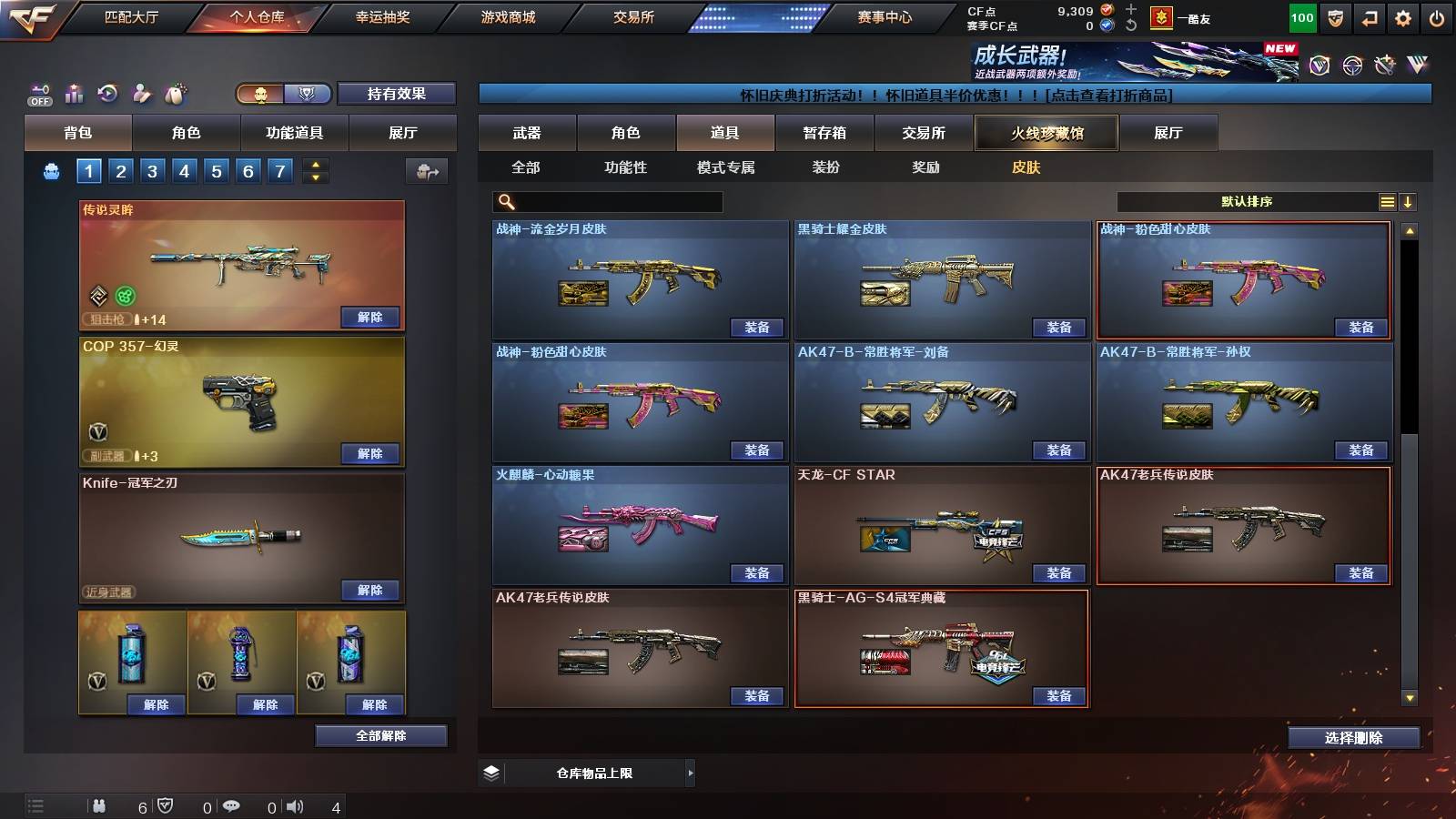Expand the 仓库物品上限 arrow at the bottom

coord(692,773)
